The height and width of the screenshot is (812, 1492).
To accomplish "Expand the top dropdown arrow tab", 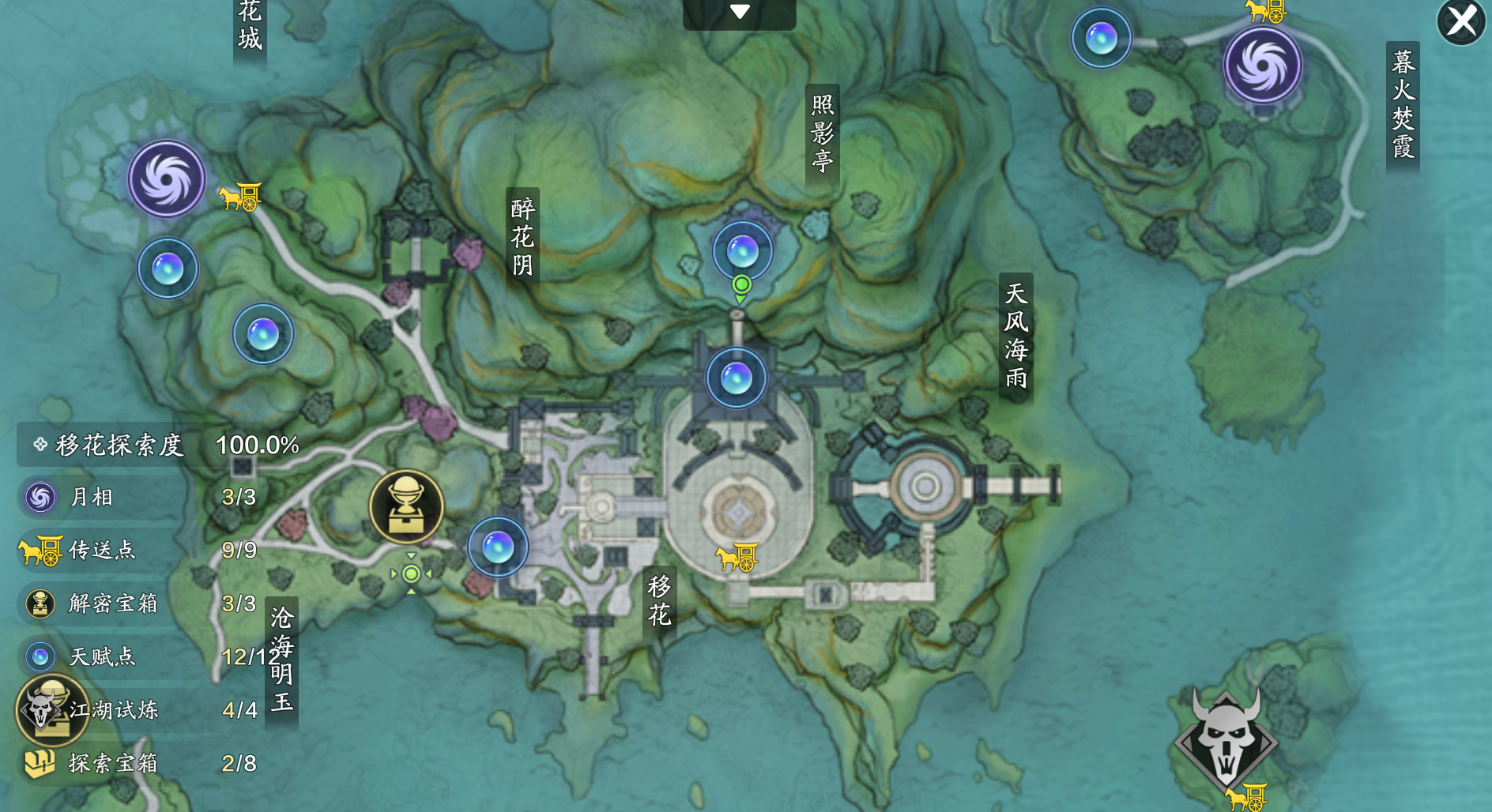I will 739,13.
